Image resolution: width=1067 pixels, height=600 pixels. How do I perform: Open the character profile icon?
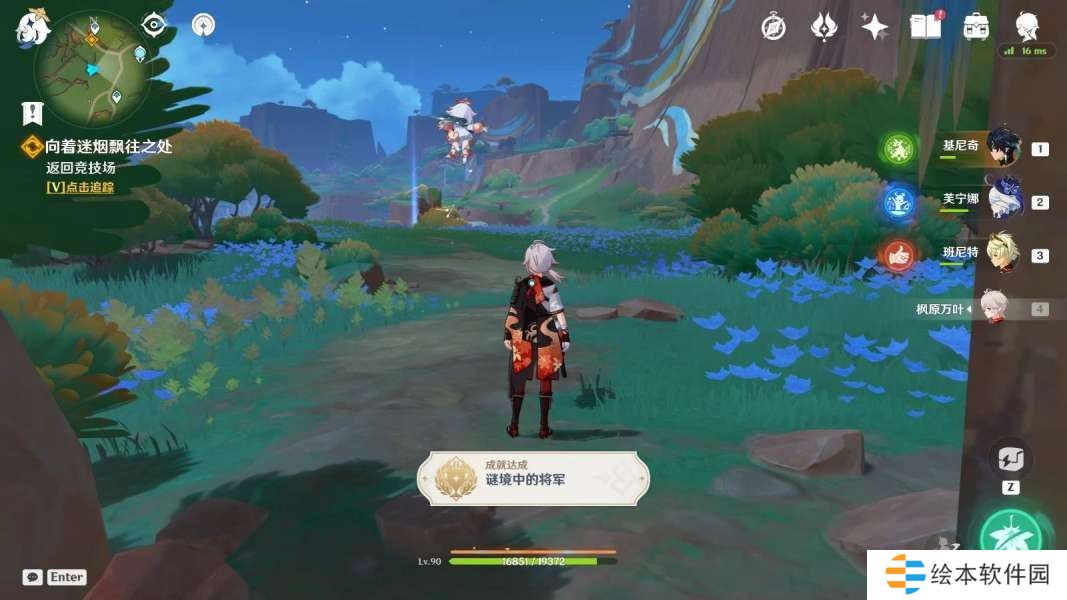pyautogui.click(x=1027, y=25)
